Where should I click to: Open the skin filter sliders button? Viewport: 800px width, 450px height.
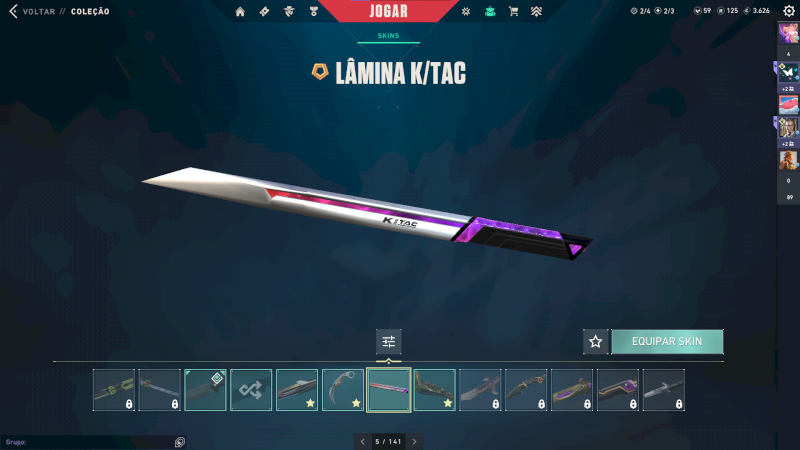point(388,341)
